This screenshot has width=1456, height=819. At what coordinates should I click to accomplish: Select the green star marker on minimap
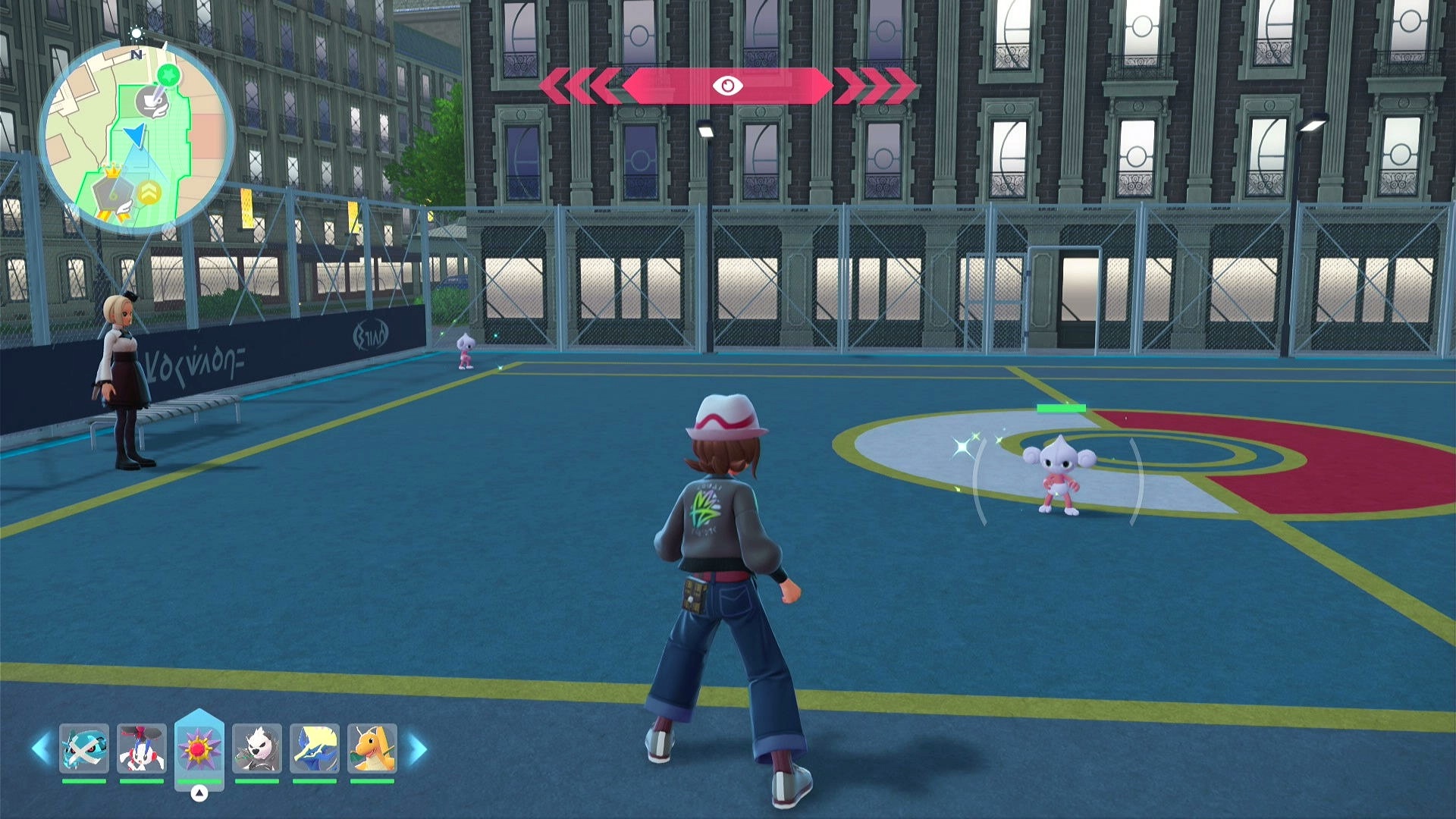click(168, 75)
